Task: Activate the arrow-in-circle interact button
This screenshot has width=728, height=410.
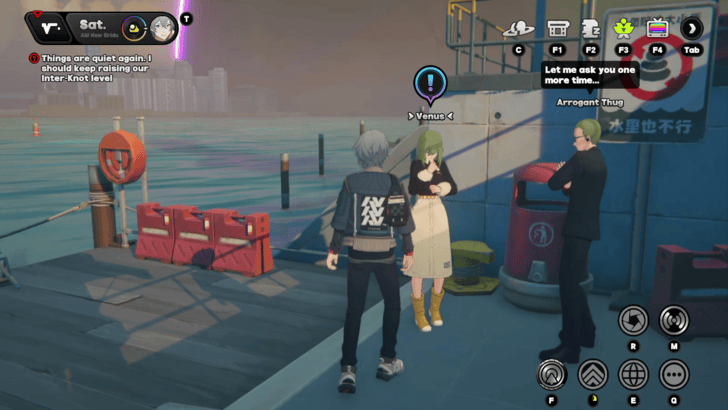Action: click(549, 375)
